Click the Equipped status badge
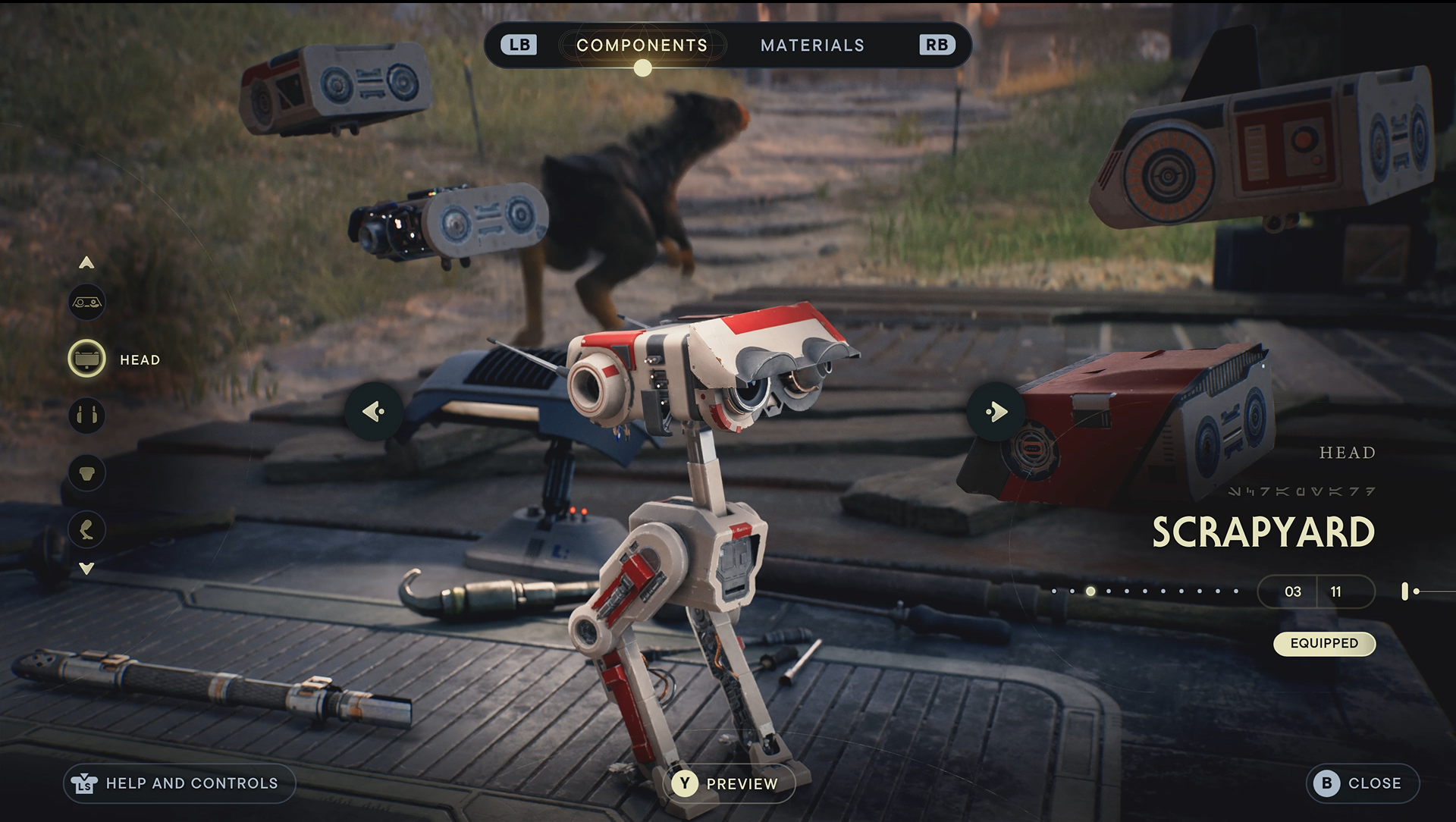The width and height of the screenshot is (1456, 822). (x=1324, y=643)
